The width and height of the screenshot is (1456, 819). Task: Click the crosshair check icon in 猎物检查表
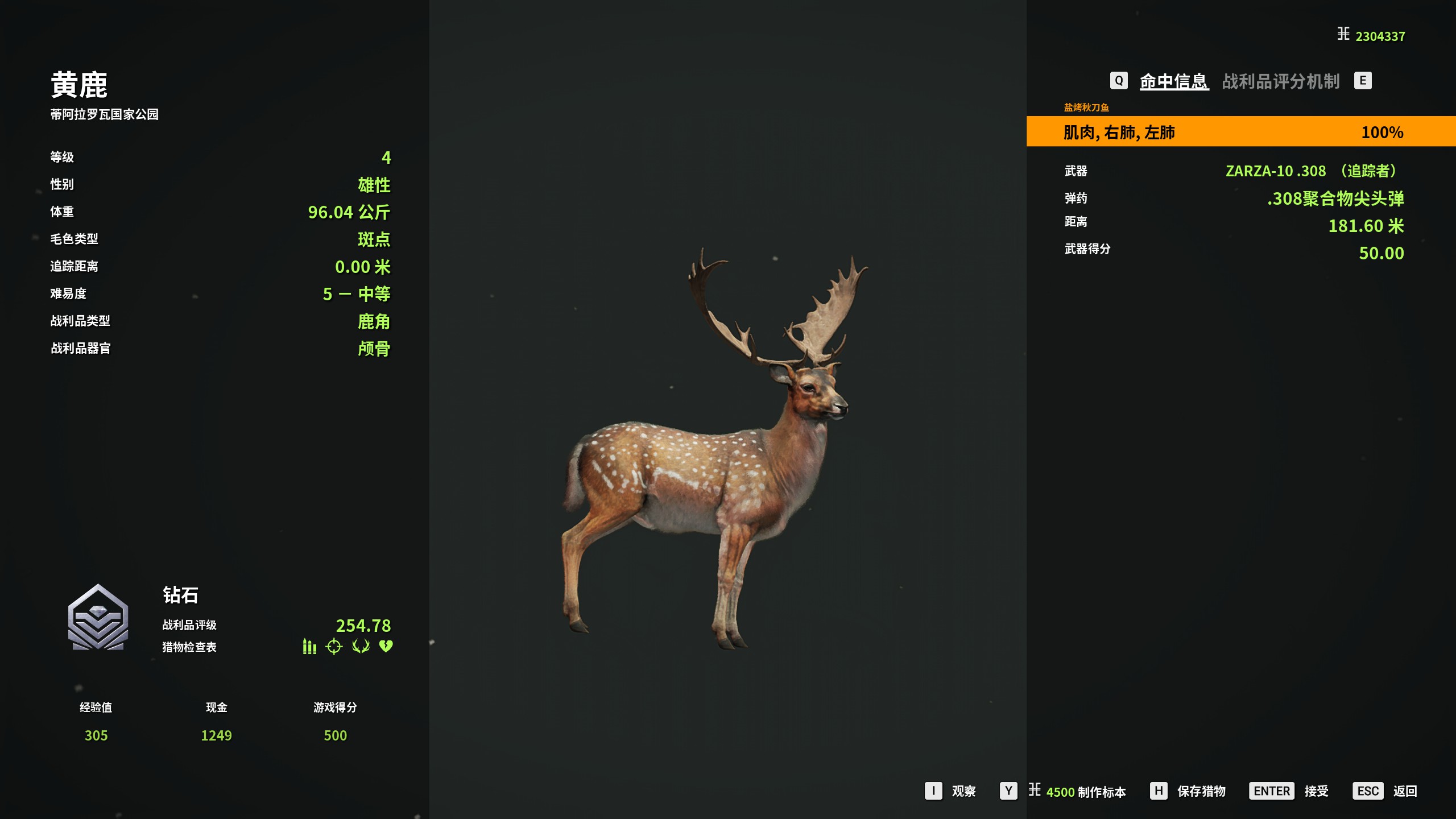(x=334, y=647)
